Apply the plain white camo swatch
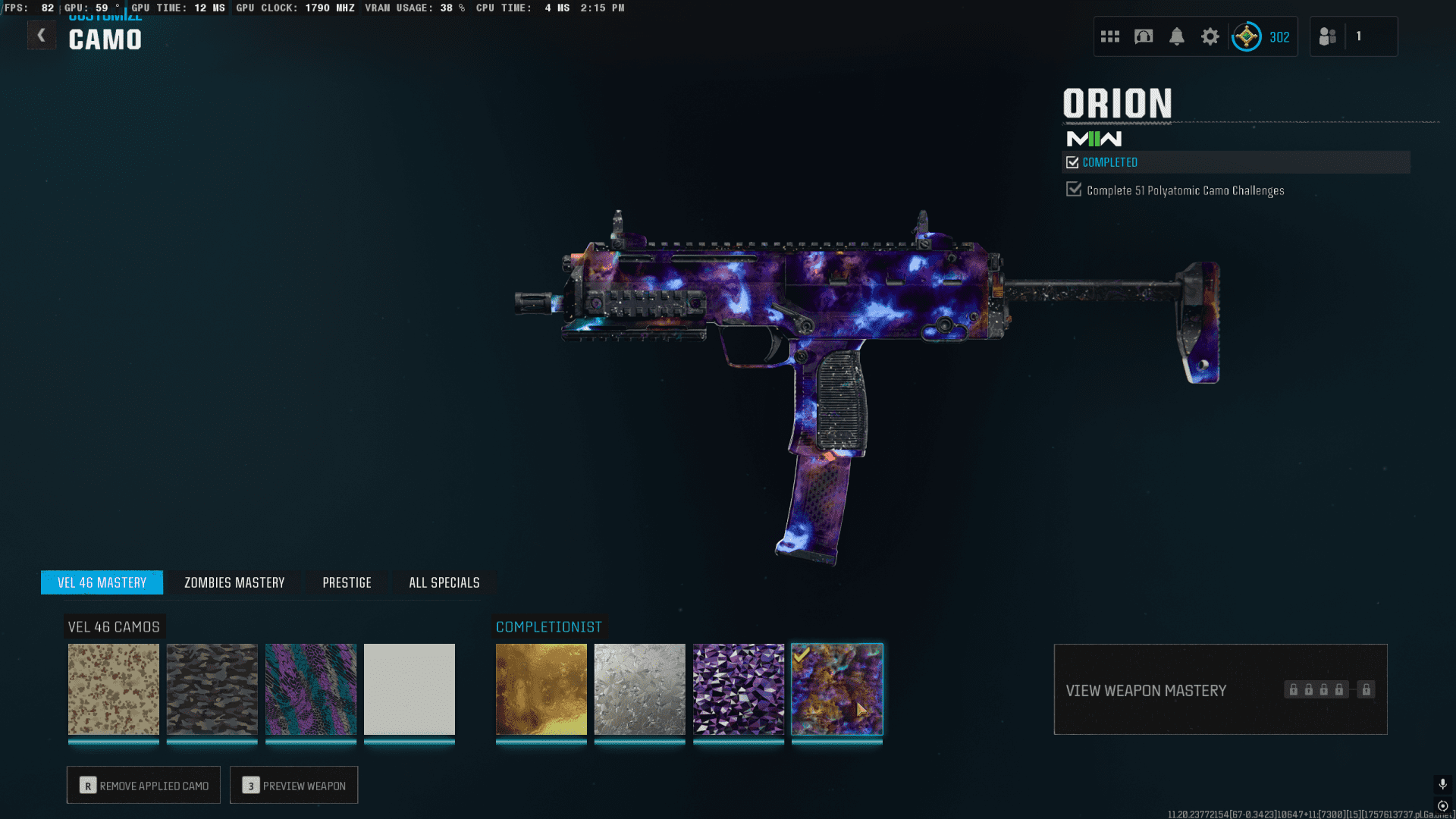 point(409,689)
